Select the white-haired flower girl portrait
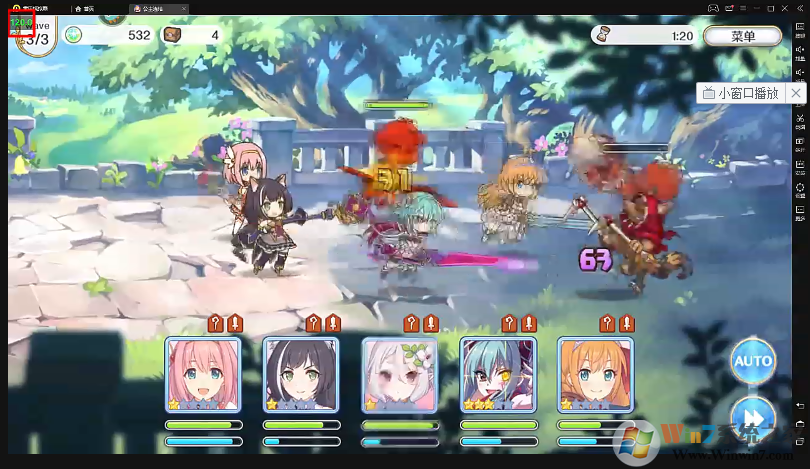The height and width of the screenshot is (469, 810). (400, 374)
